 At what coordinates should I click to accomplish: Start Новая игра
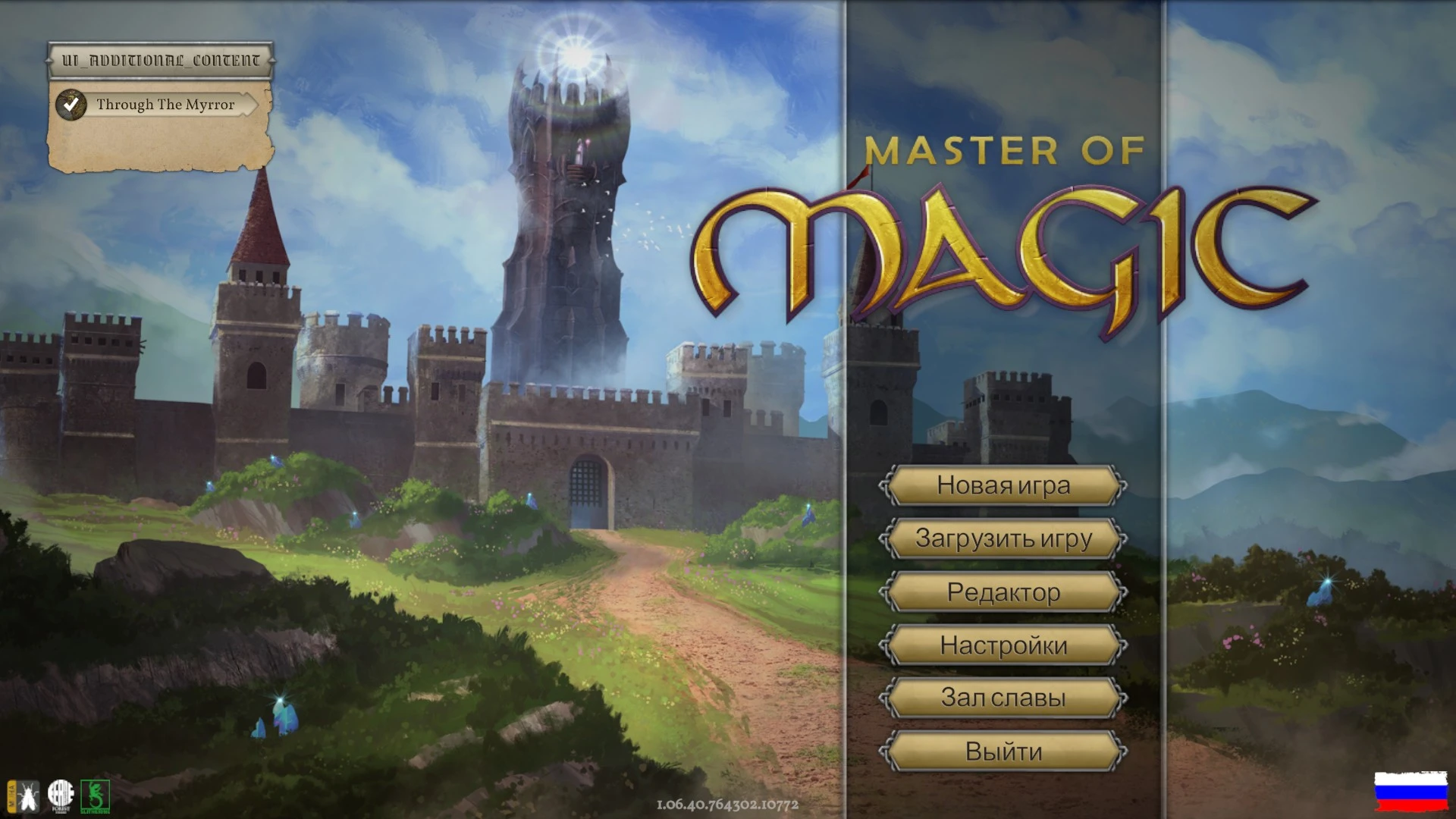point(1003,486)
